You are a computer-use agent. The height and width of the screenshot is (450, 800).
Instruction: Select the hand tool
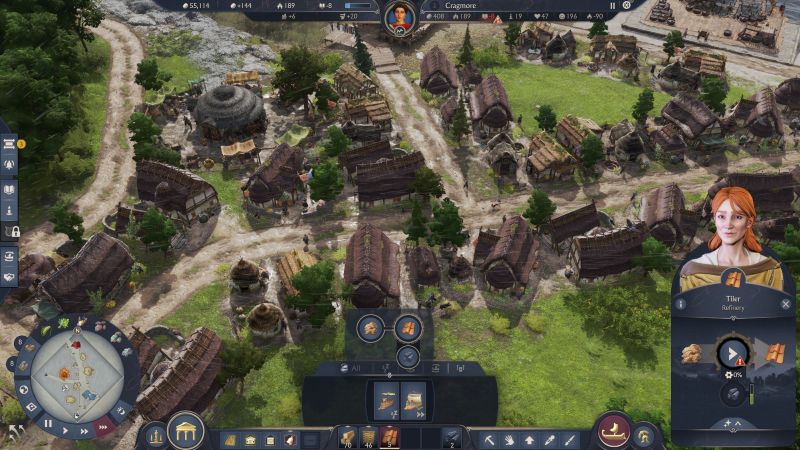509,439
